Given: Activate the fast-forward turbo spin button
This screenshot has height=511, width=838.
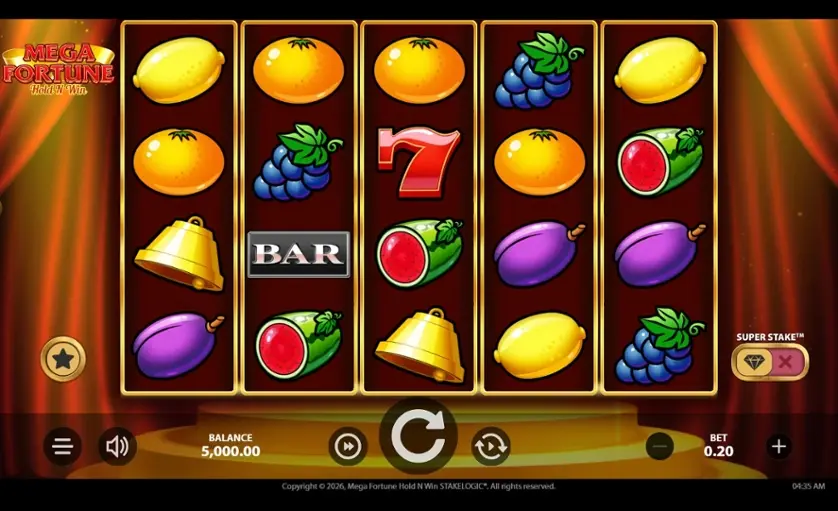Looking at the screenshot, I should point(347,446).
